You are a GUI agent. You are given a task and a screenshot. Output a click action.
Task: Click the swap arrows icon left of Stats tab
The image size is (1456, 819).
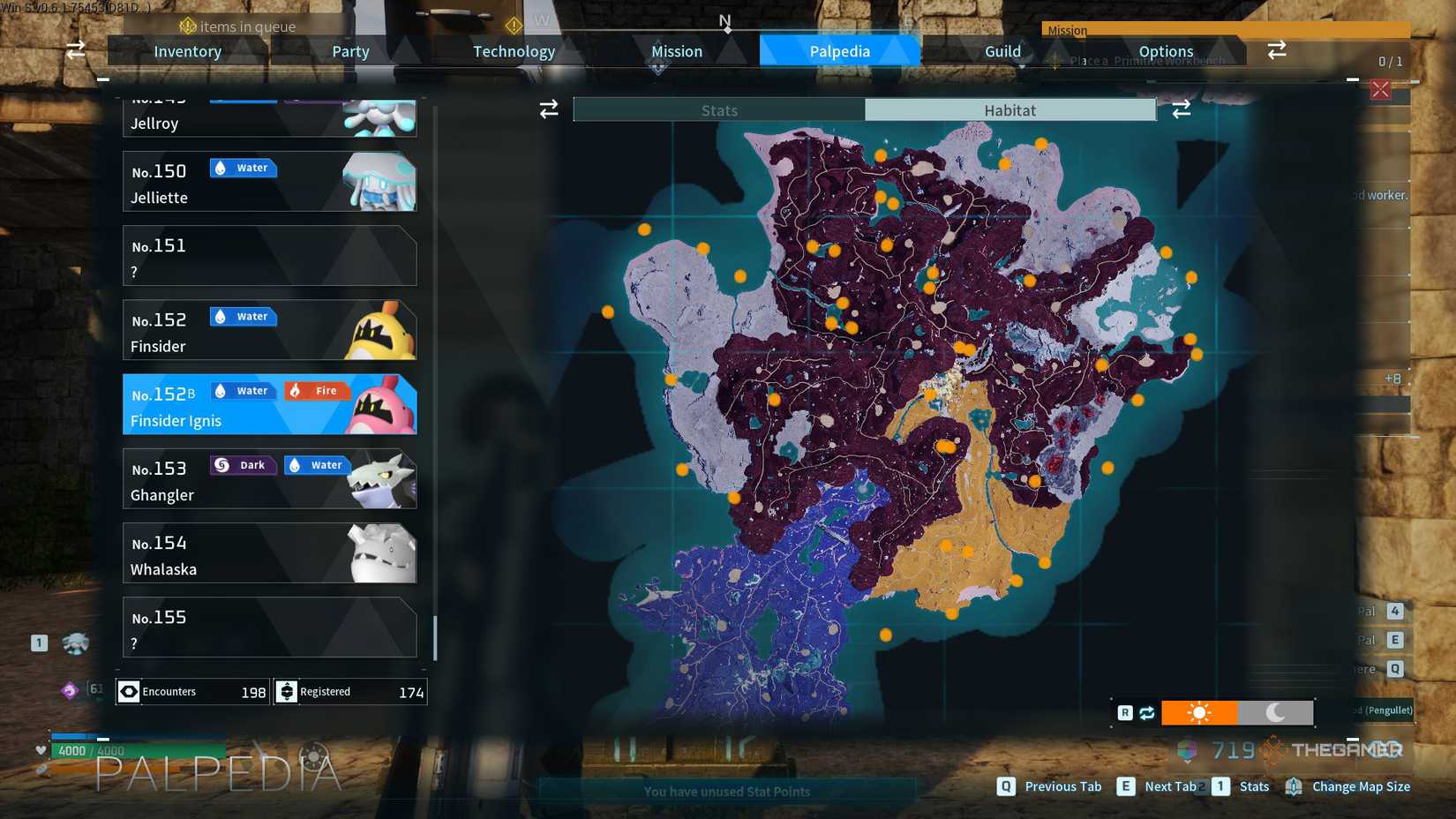[x=549, y=109]
